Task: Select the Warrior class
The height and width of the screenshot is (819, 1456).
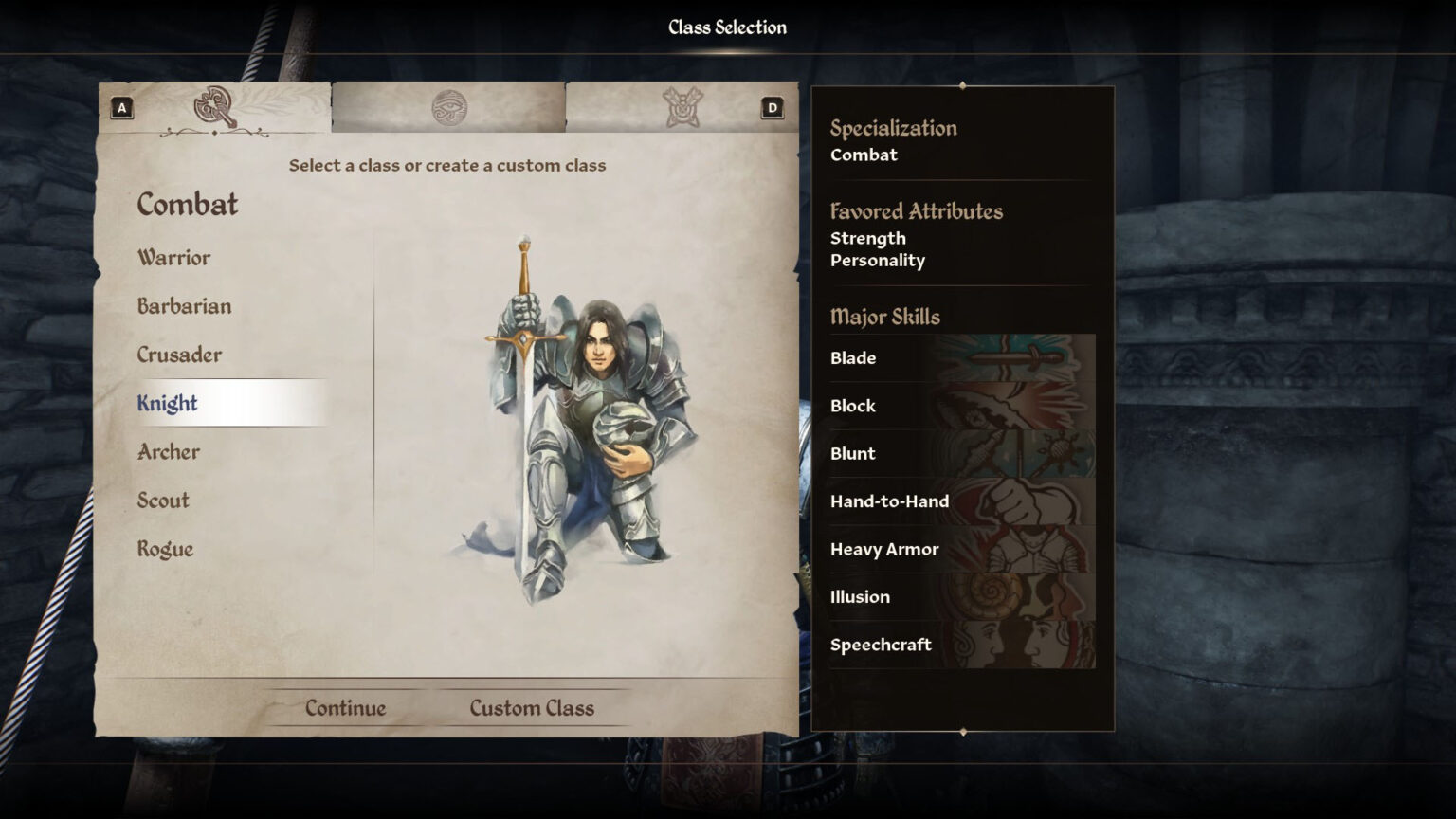Action: click(x=174, y=257)
